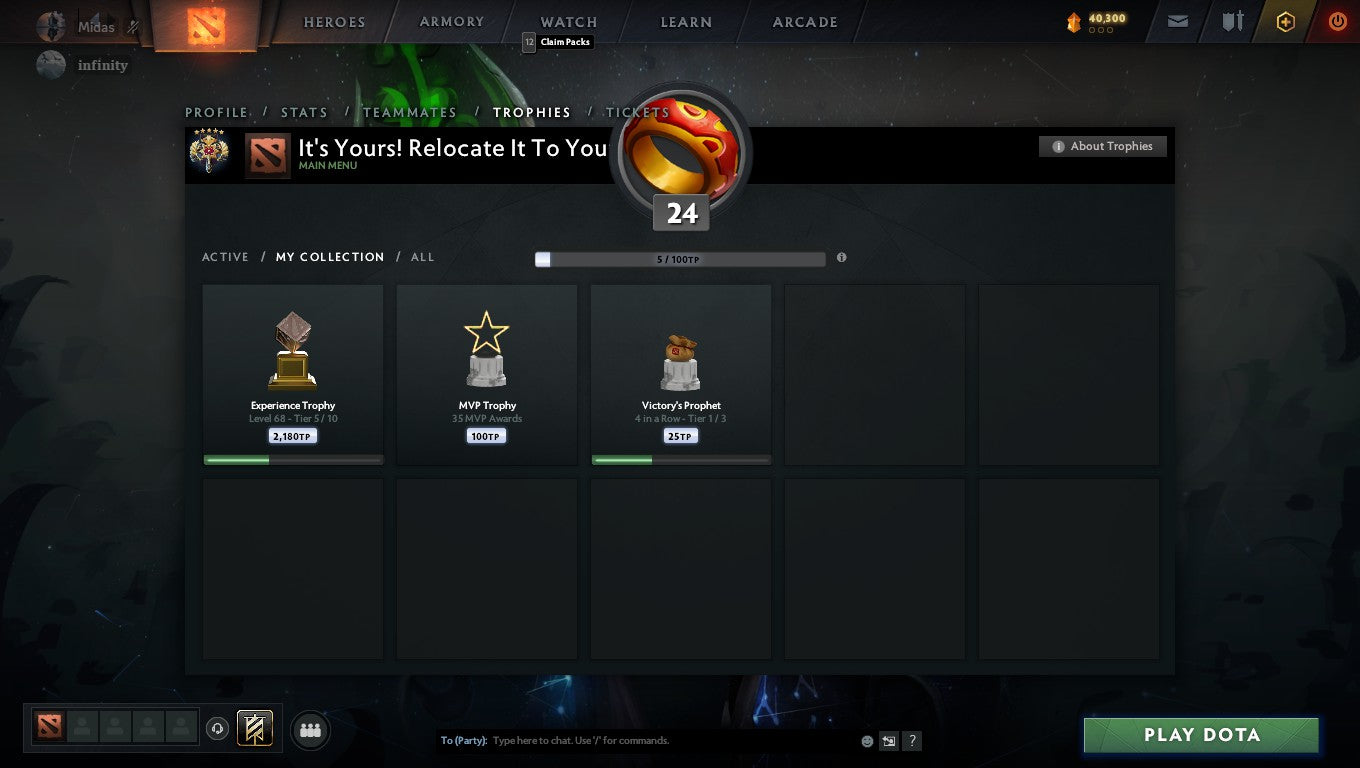Toggle the chat channel switcher icon
Image resolution: width=1360 pixels, height=768 pixels.
889,741
